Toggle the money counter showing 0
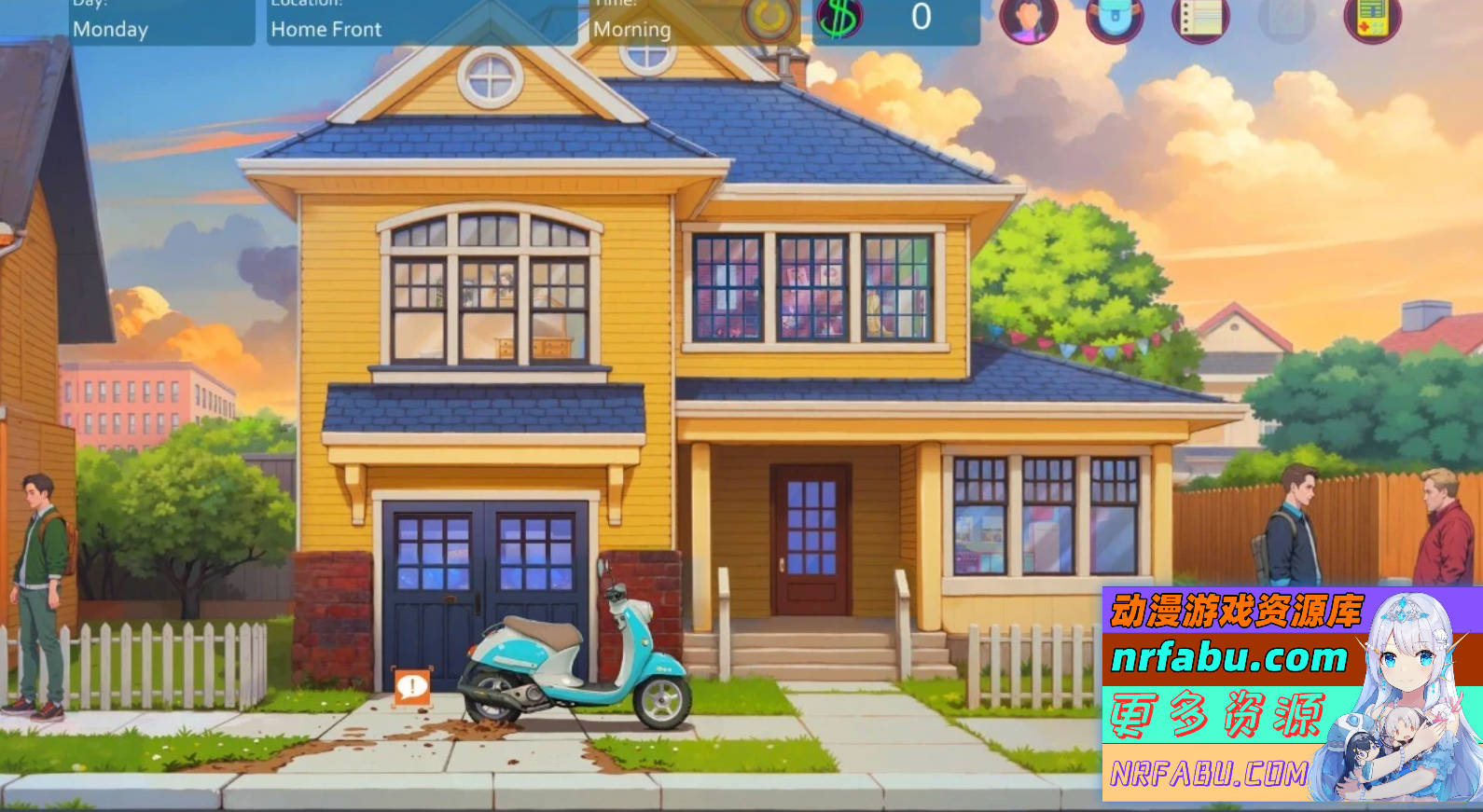The image size is (1483, 812). click(x=919, y=15)
